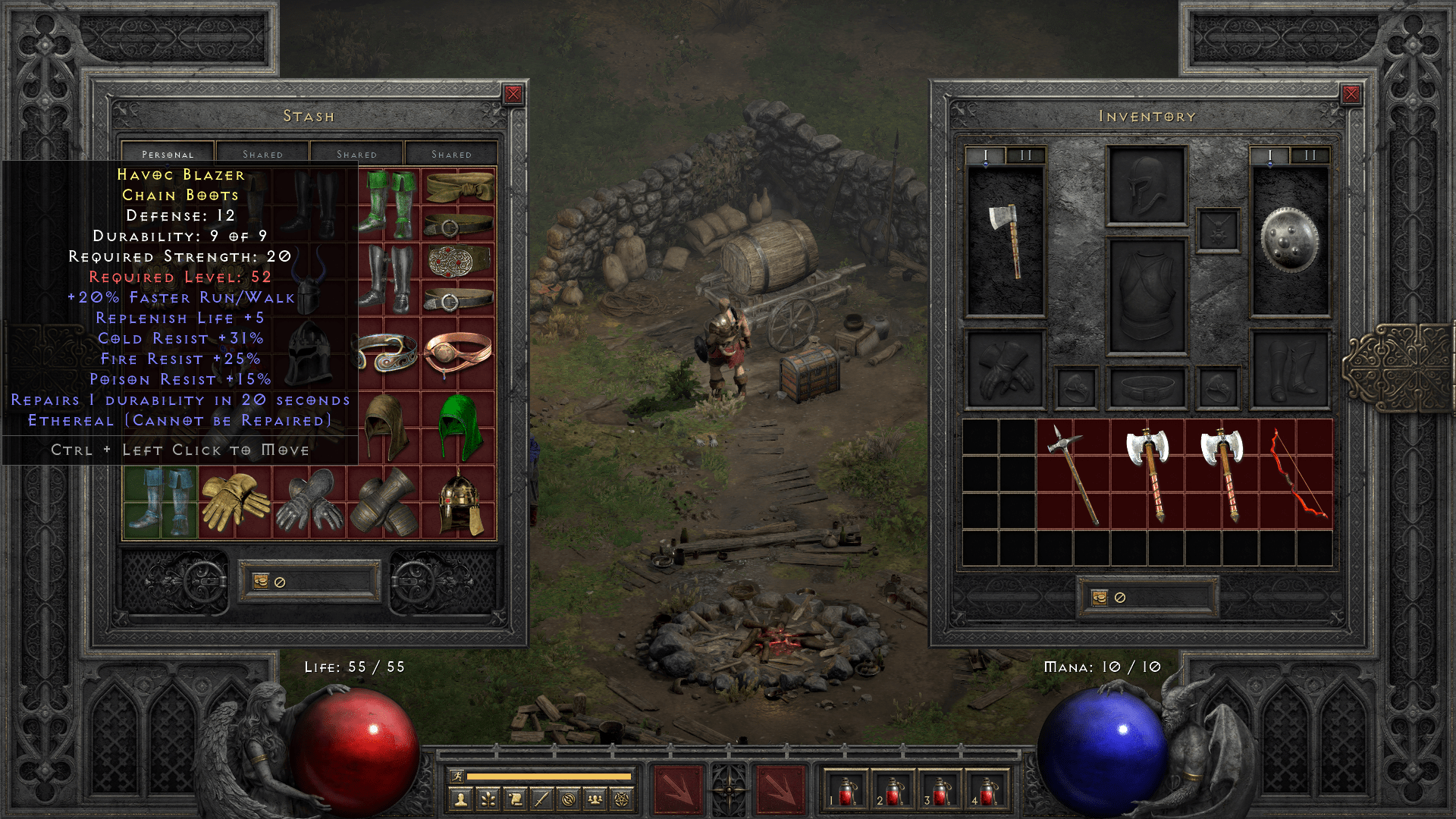Select weapon set I above the axe
This screenshot has height=819, width=1456.
coord(986,153)
